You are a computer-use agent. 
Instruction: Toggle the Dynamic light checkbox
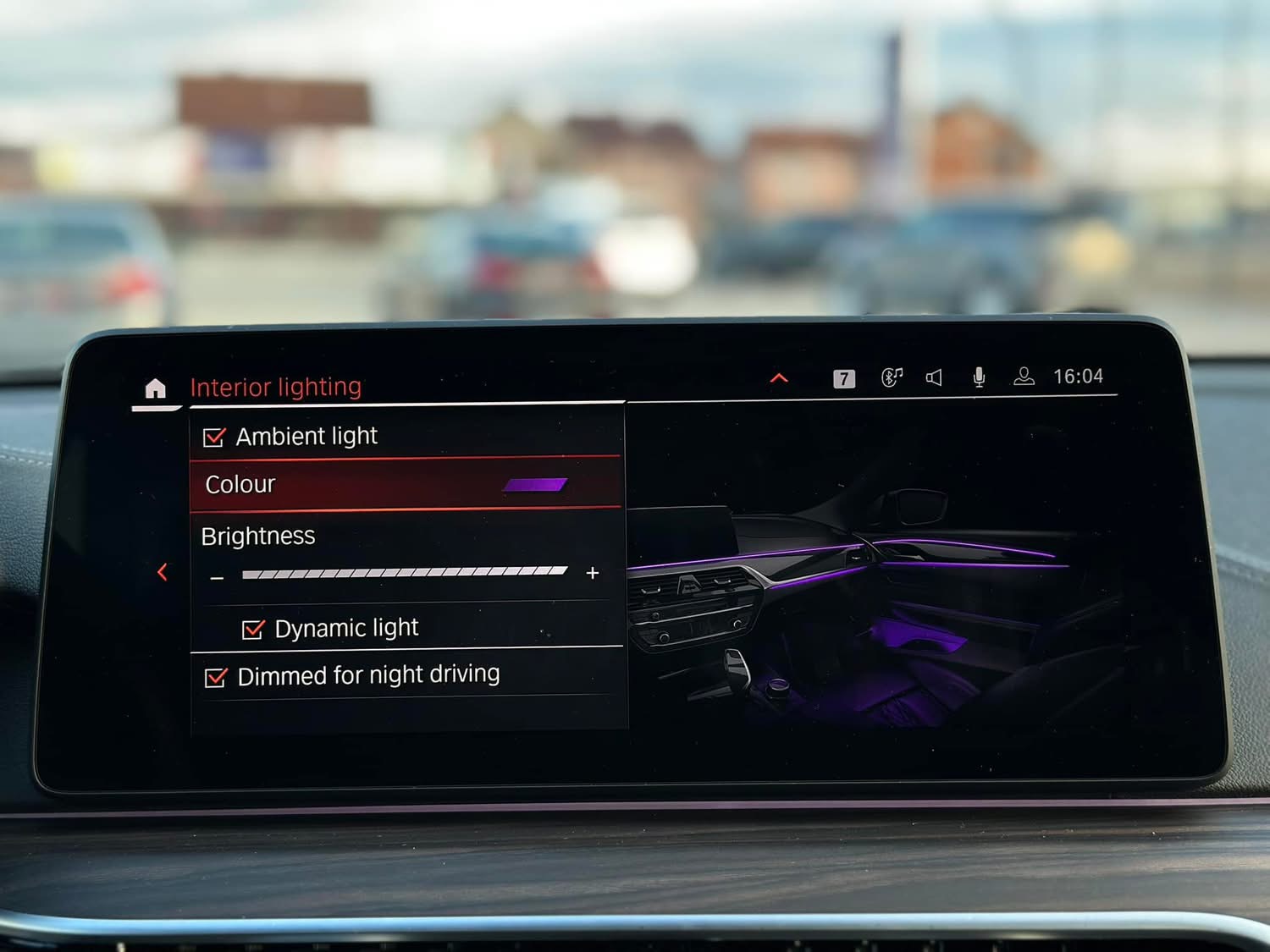point(252,630)
